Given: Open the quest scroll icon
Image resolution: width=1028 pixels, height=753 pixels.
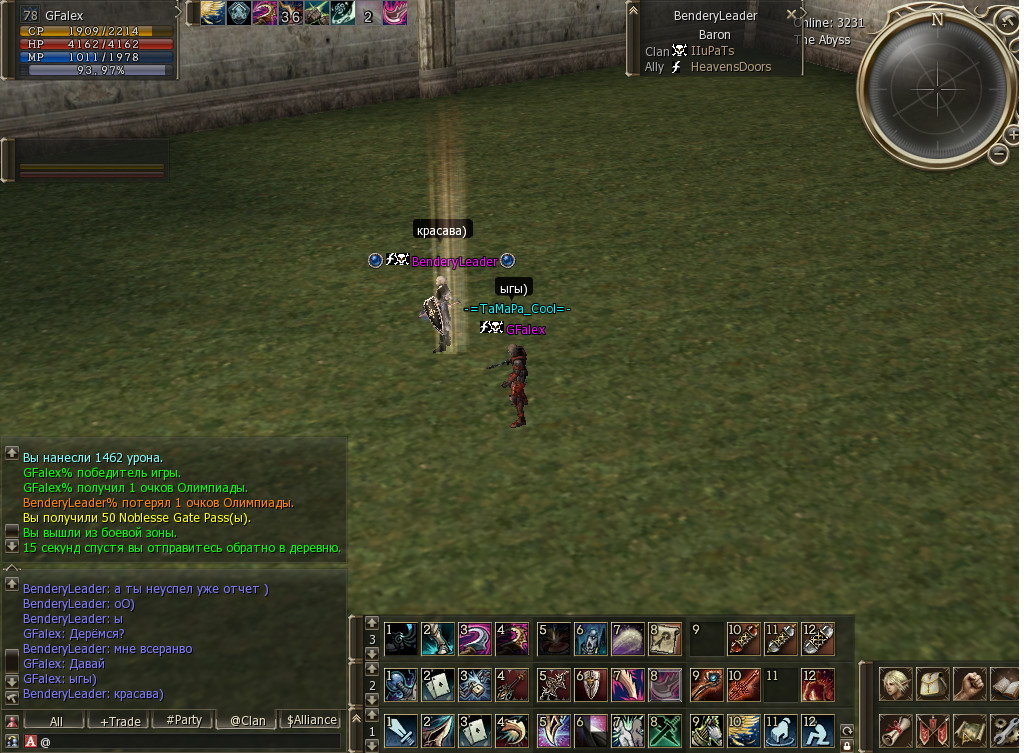Looking at the screenshot, I should [x=895, y=731].
